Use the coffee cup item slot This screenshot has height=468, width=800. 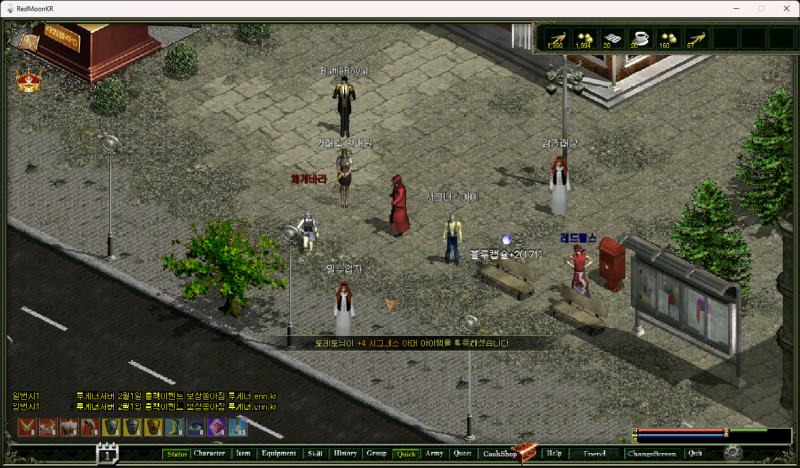(x=640, y=38)
